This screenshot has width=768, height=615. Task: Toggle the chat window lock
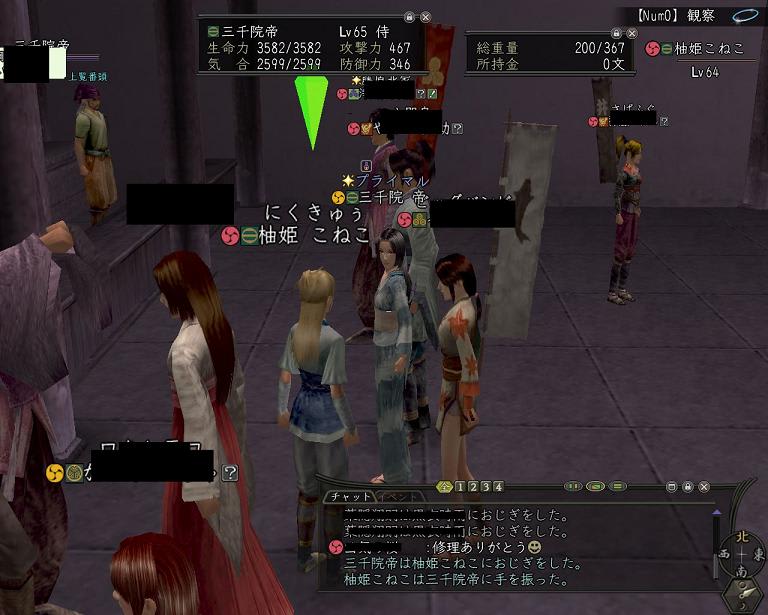(x=688, y=487)
